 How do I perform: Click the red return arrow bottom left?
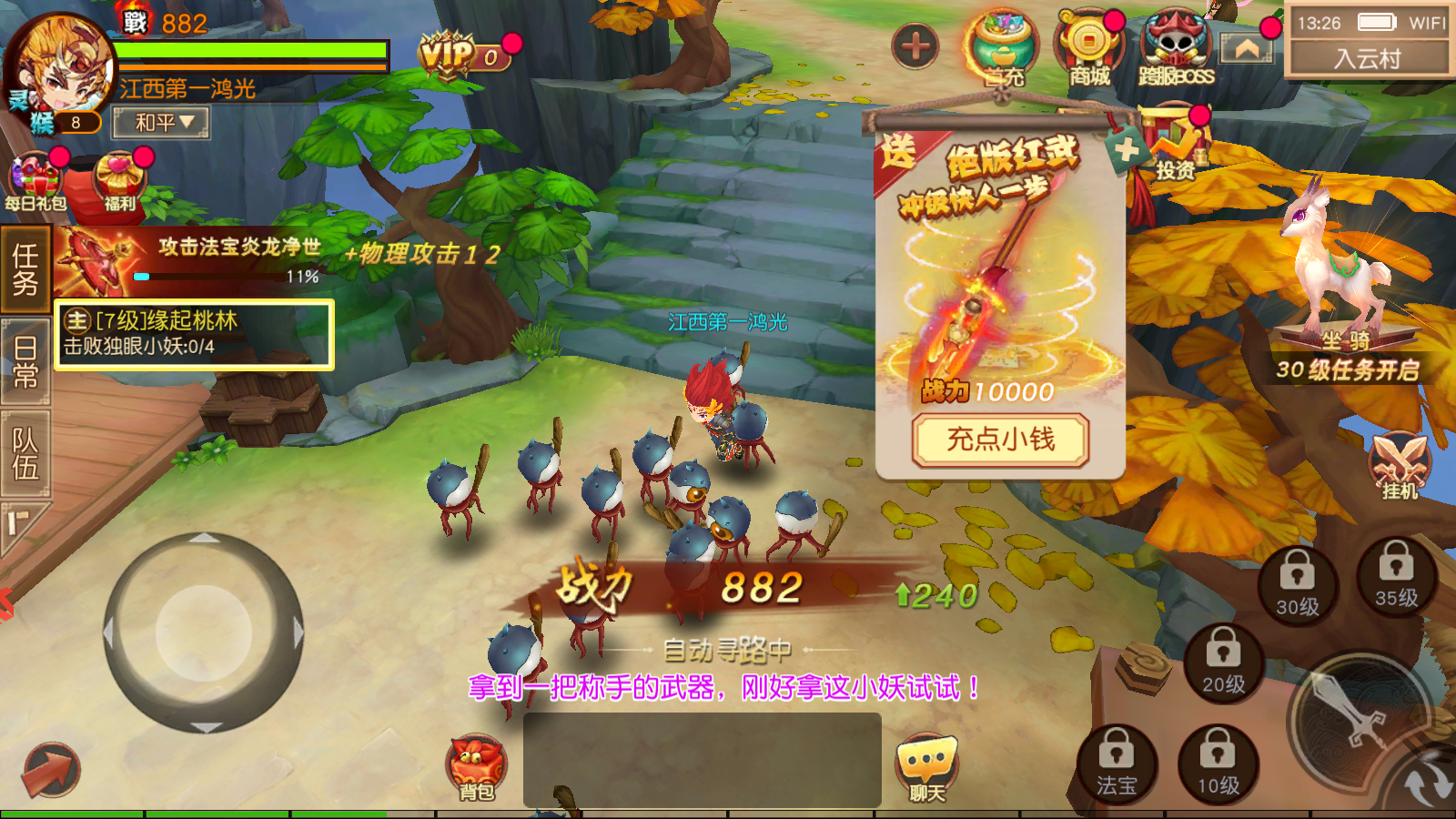(50, 769)
